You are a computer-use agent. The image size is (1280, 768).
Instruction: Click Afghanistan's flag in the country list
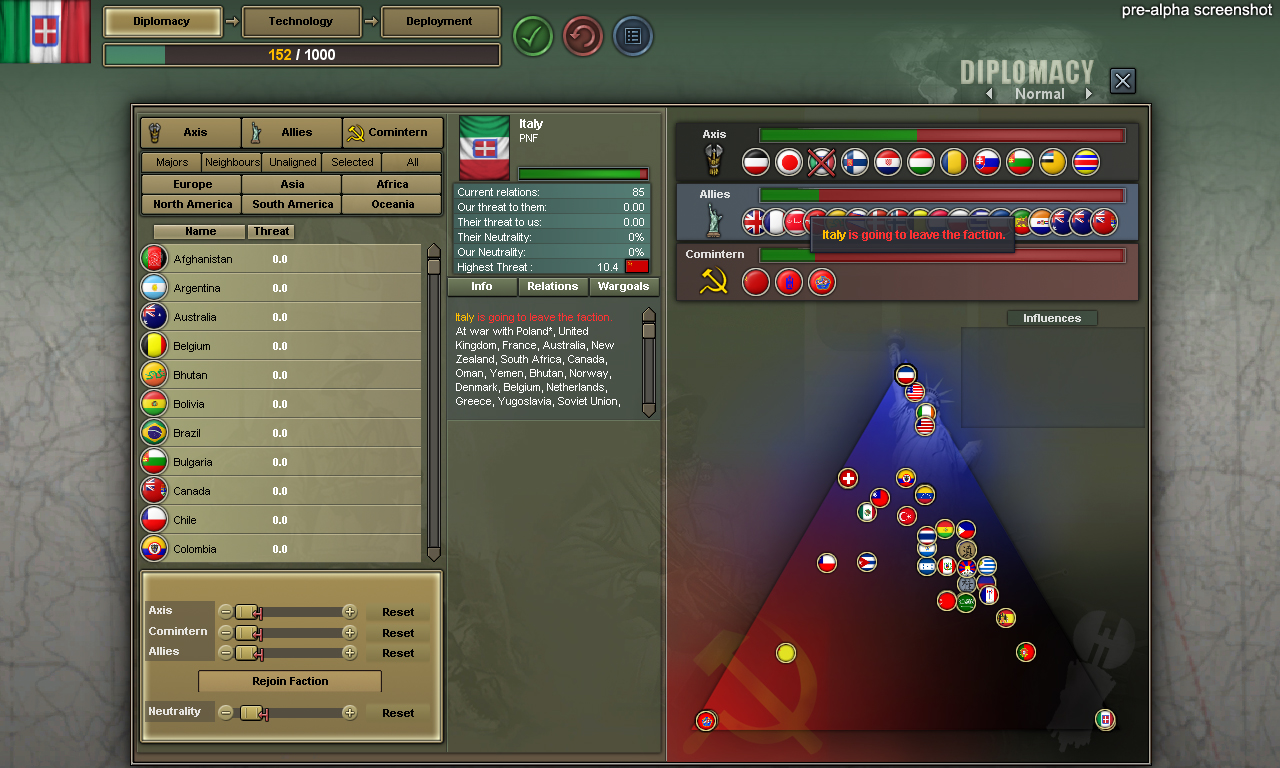[155, 258]
